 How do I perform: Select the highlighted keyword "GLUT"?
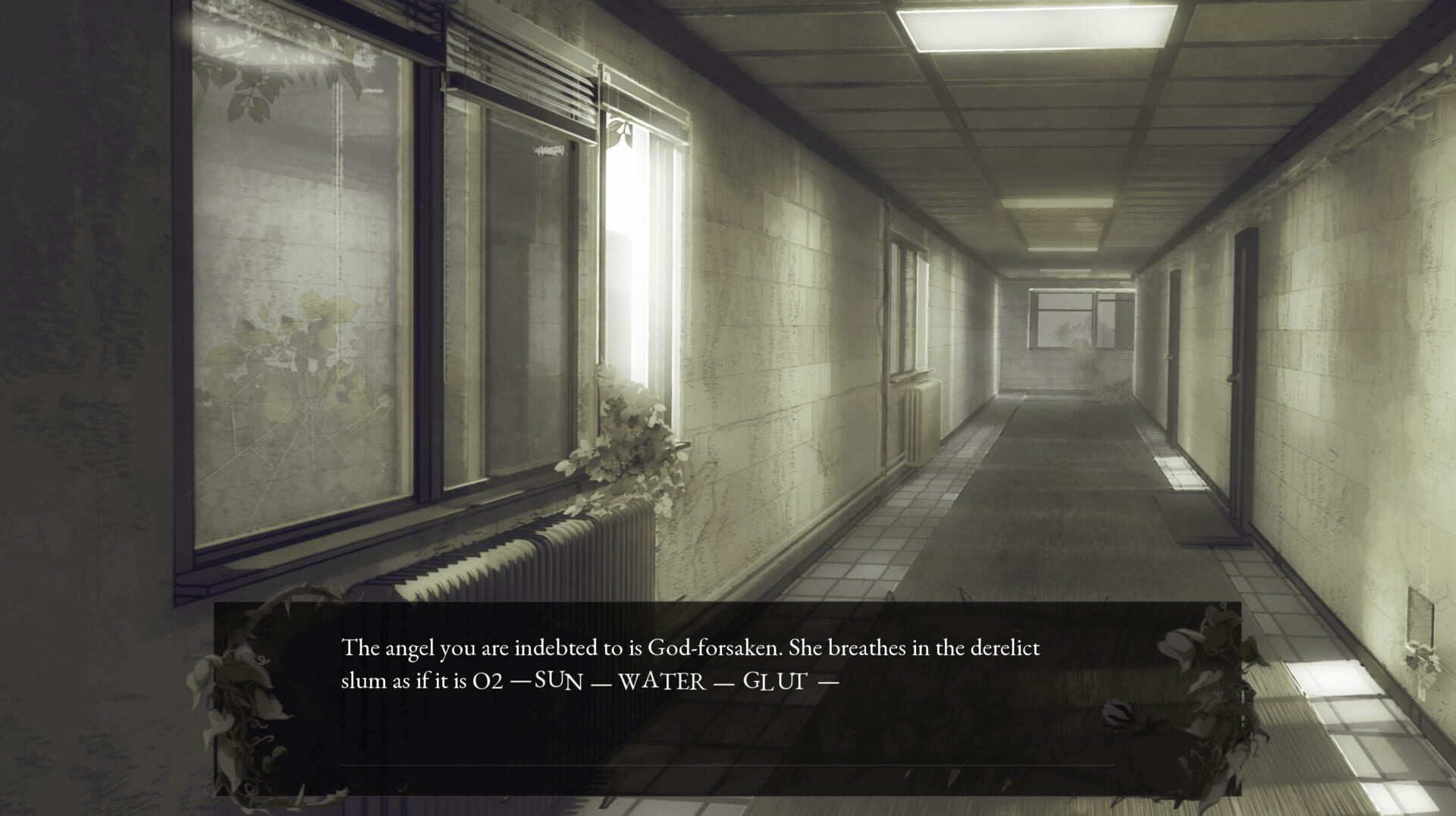click(x=775, y=683)
